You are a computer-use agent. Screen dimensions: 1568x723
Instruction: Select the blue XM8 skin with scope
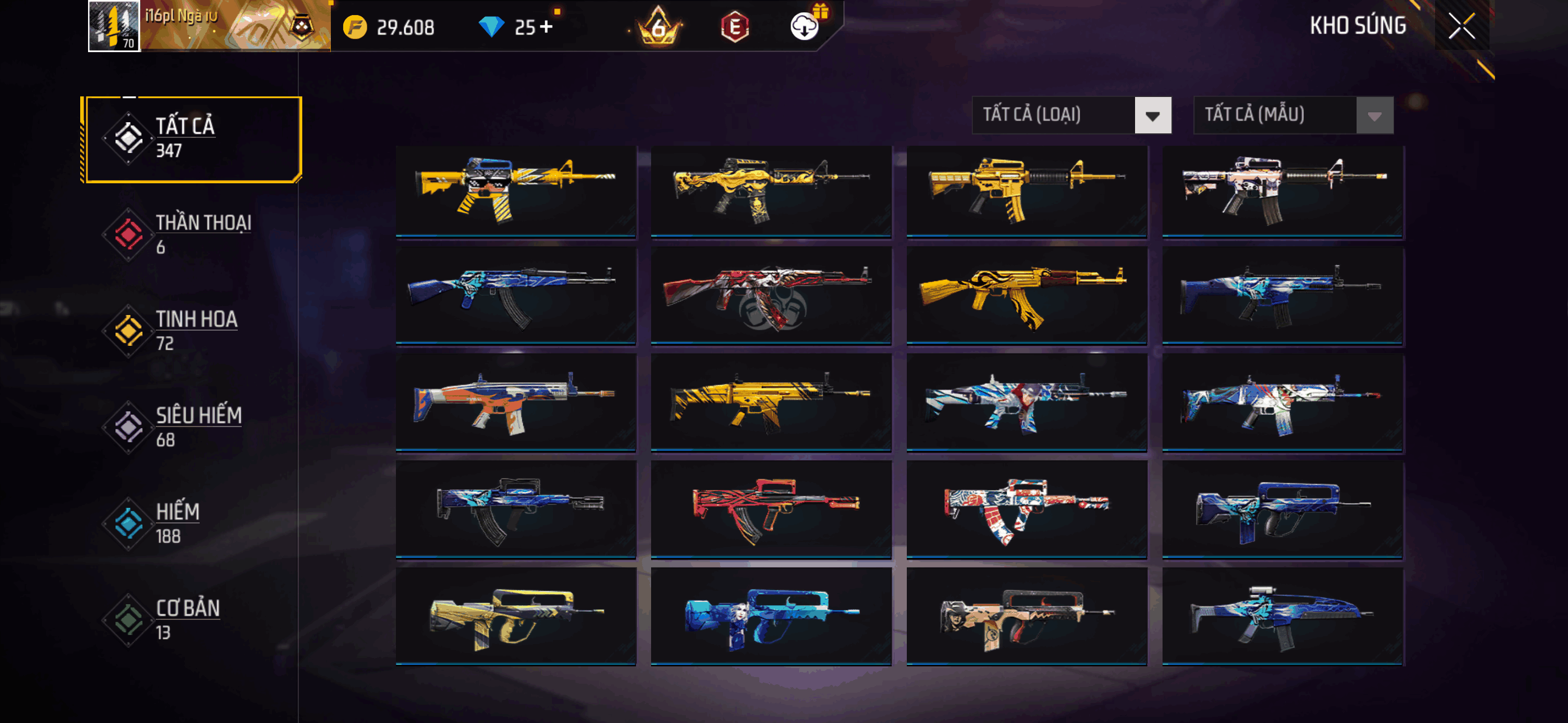tap(1282, 616)
